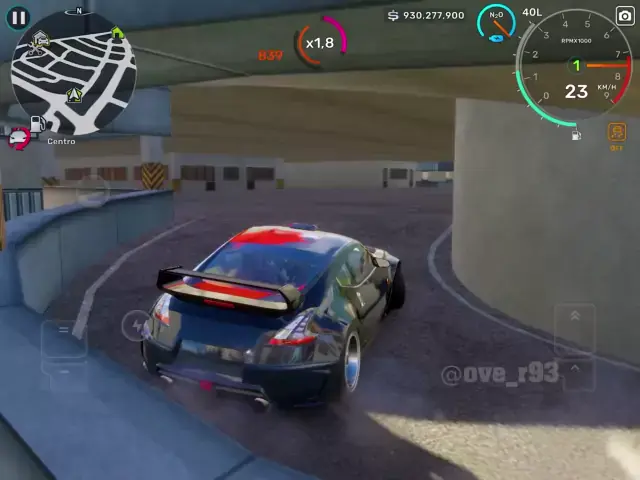Tap the accelerator pedal with double arrows
Viewport: 640px width, 480px height.
[575, 329]
